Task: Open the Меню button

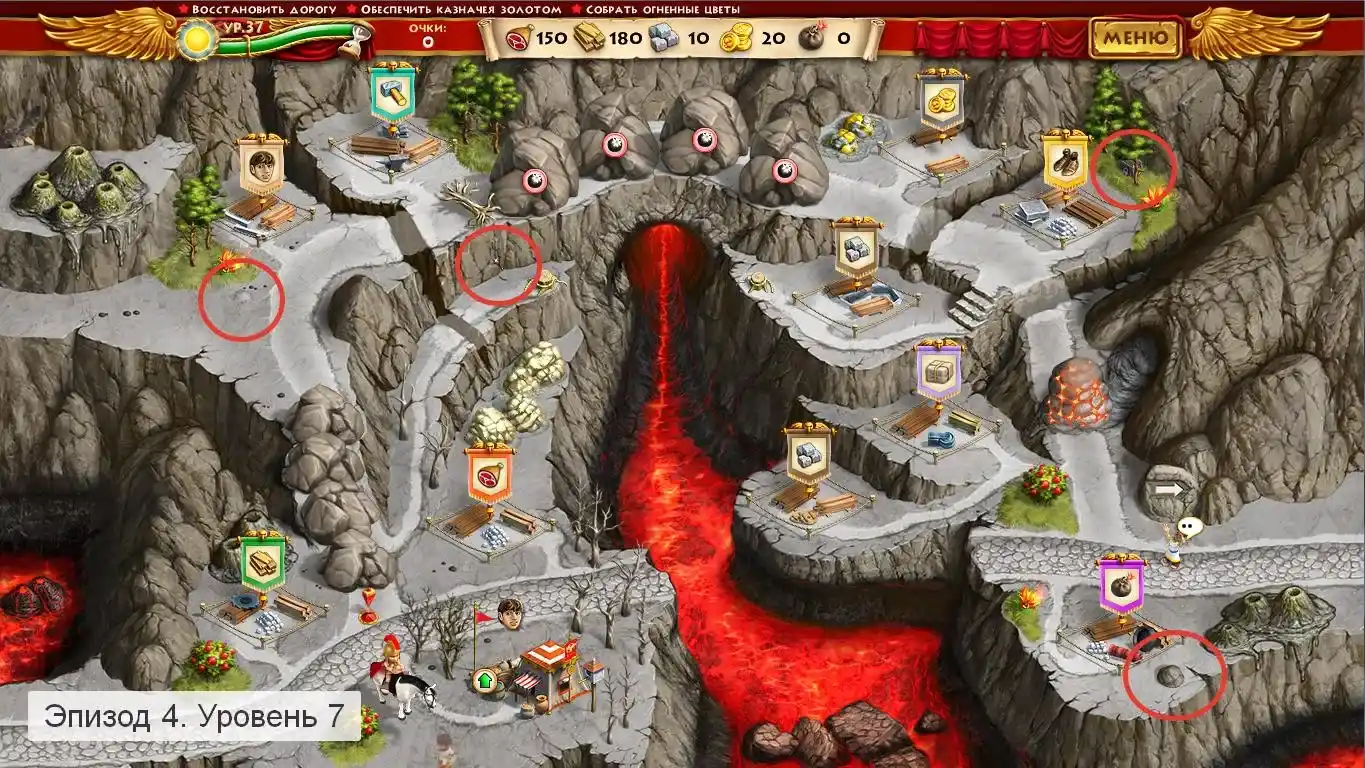Action: pos(1135,39)
